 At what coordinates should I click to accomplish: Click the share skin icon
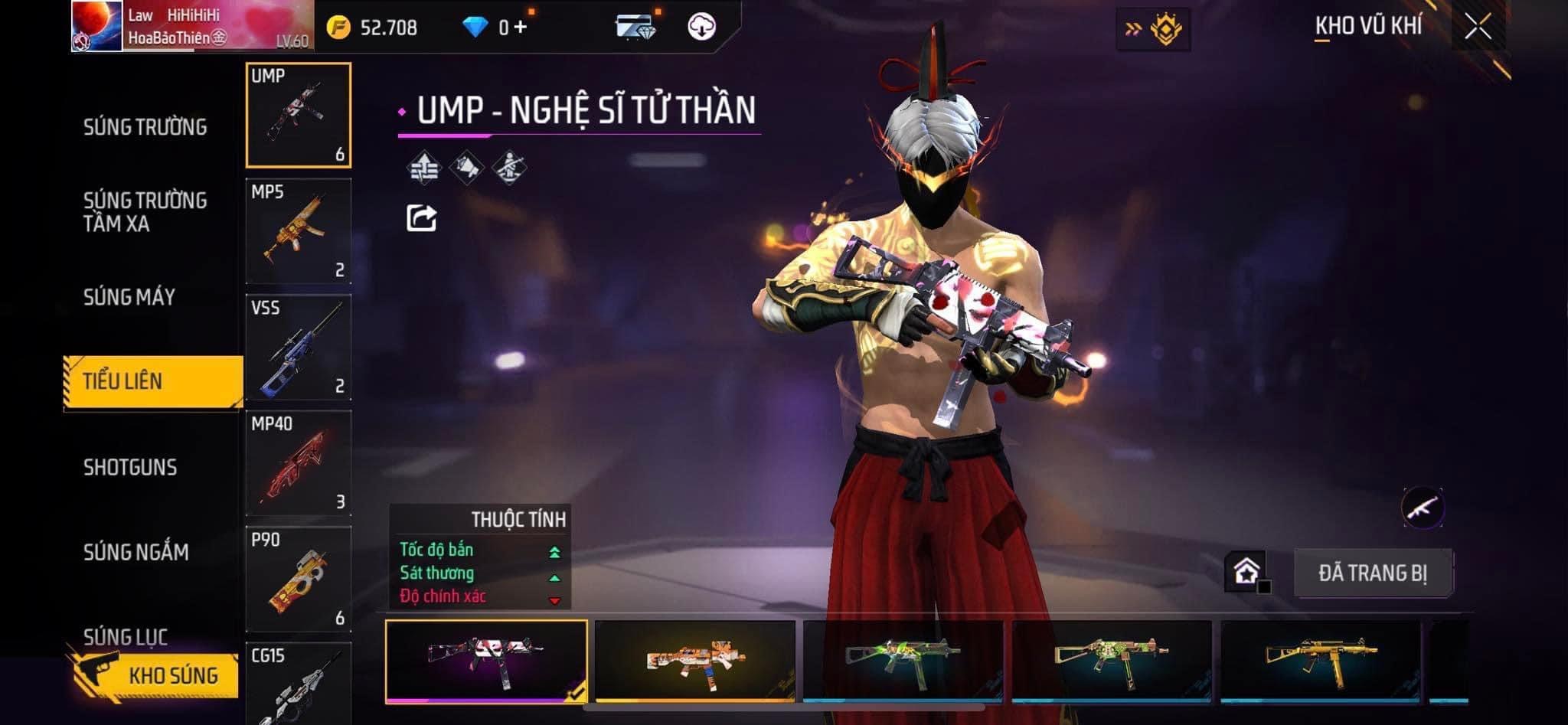(x=421, y=218)
